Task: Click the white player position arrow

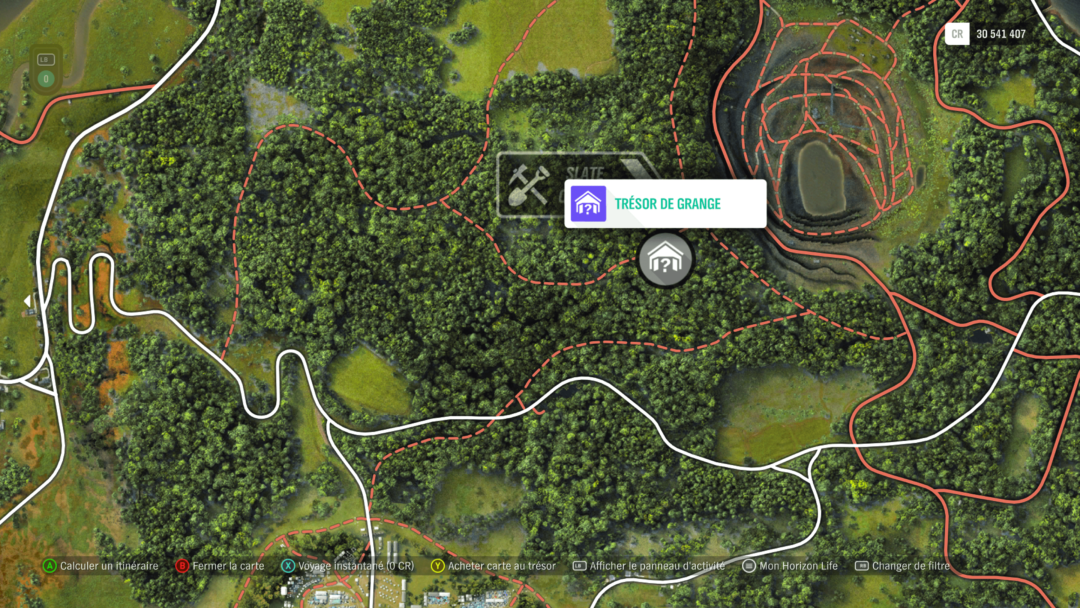Action: click(27, 301)
